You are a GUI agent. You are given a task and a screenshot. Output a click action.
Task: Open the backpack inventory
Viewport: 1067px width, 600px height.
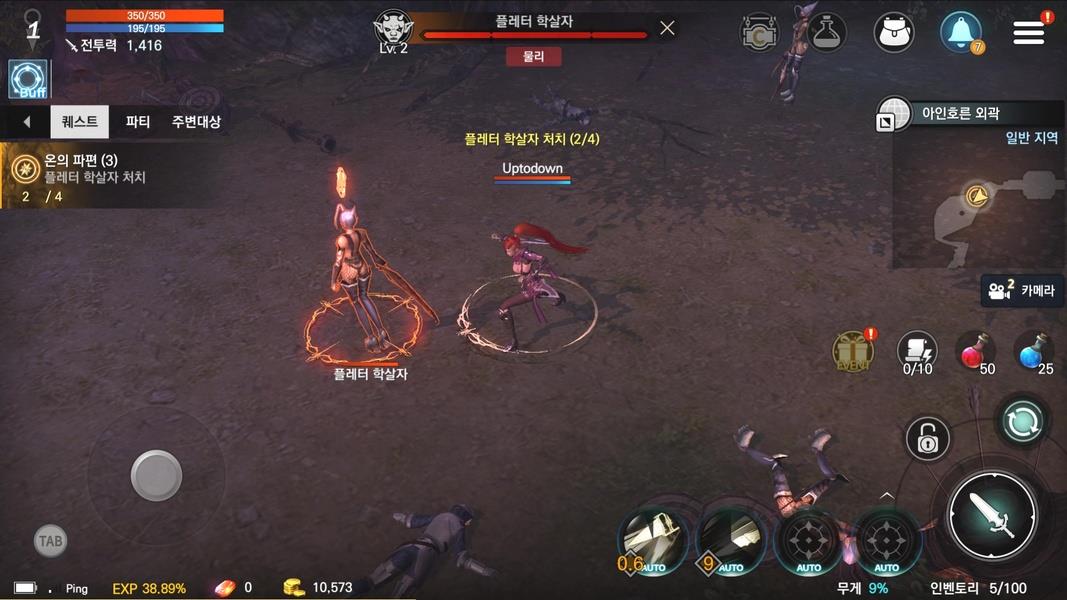pyautogui.click(x=894, y=32)
